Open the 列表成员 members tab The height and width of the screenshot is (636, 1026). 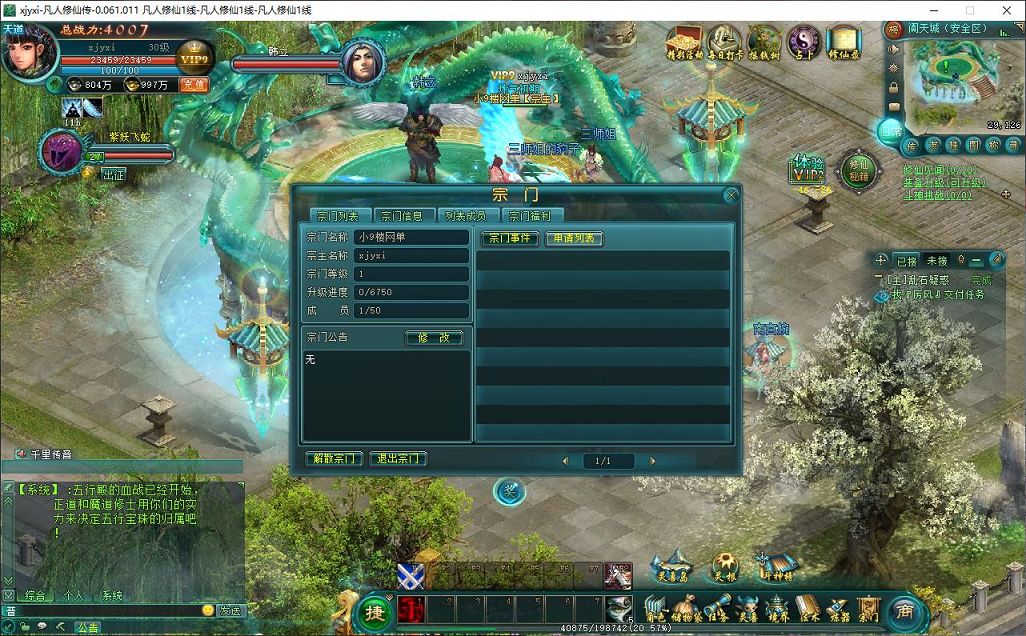pos(465,215)
